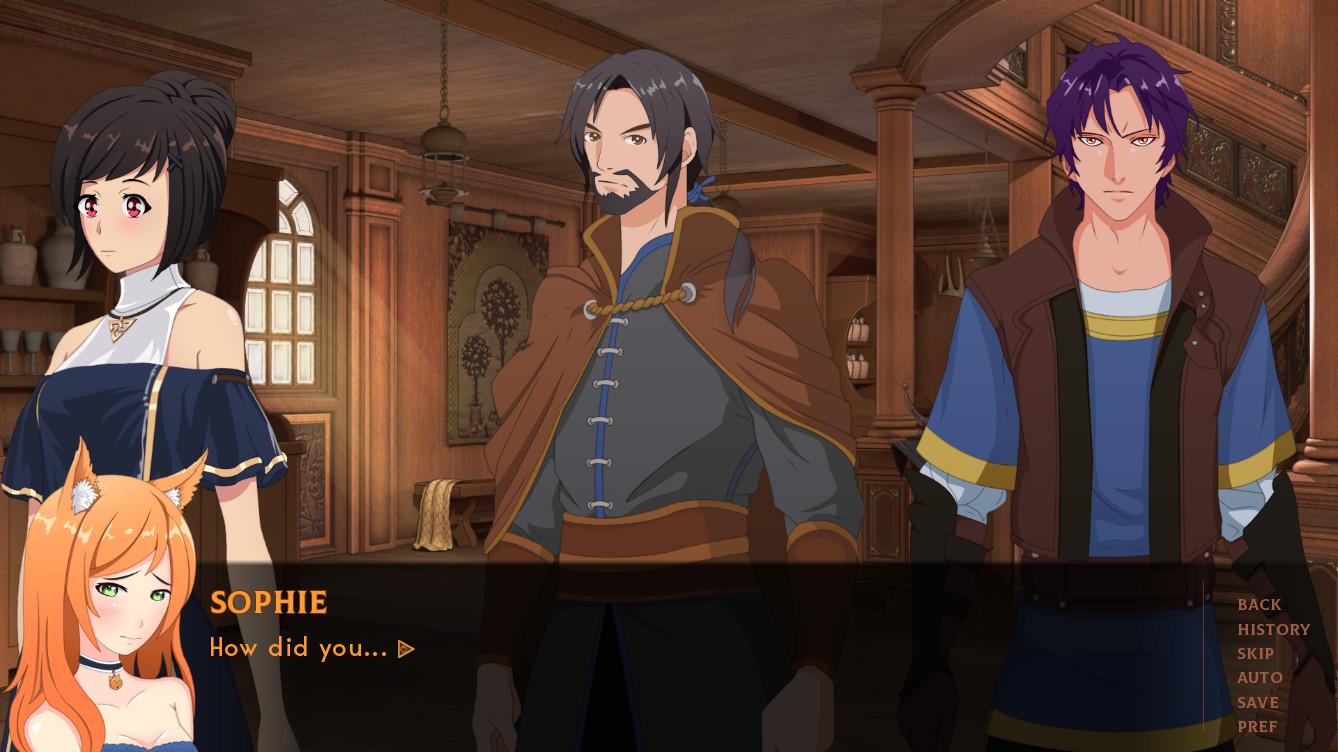Click the bearded man in the cloak
The image size is (1338, 752).
point(640,300)
